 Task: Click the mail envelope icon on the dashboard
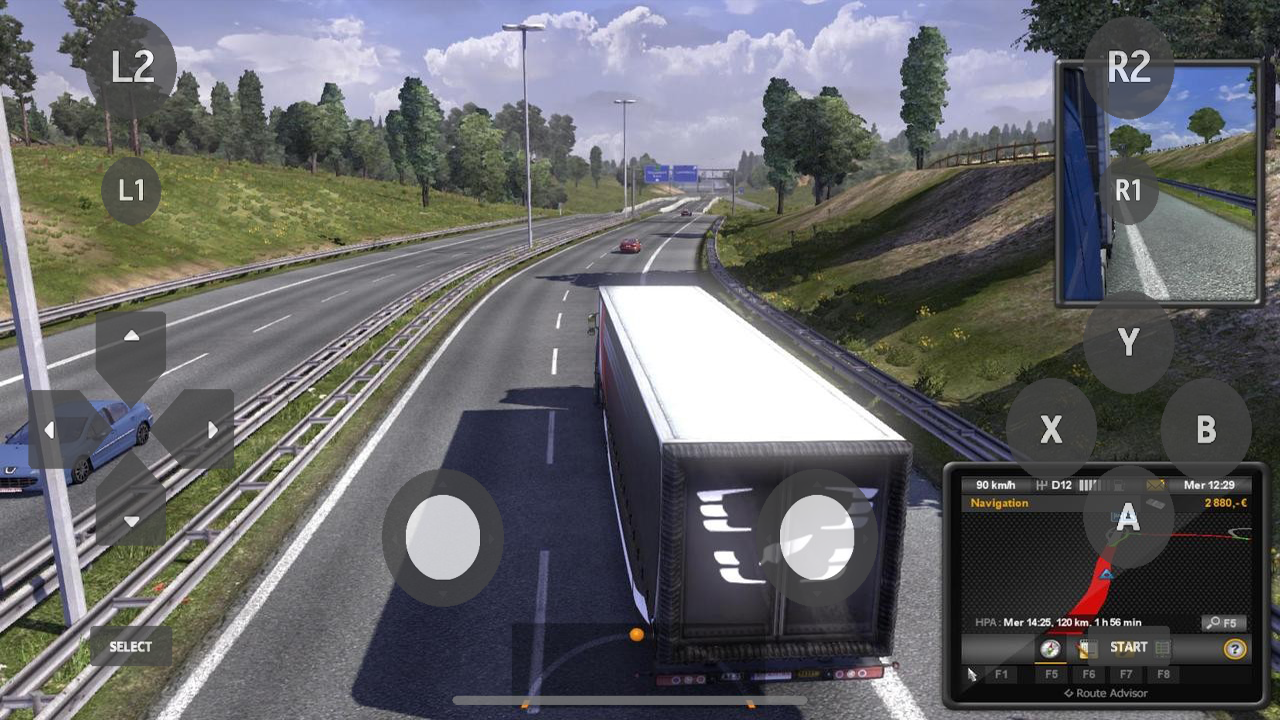(x=1155, y=484)
